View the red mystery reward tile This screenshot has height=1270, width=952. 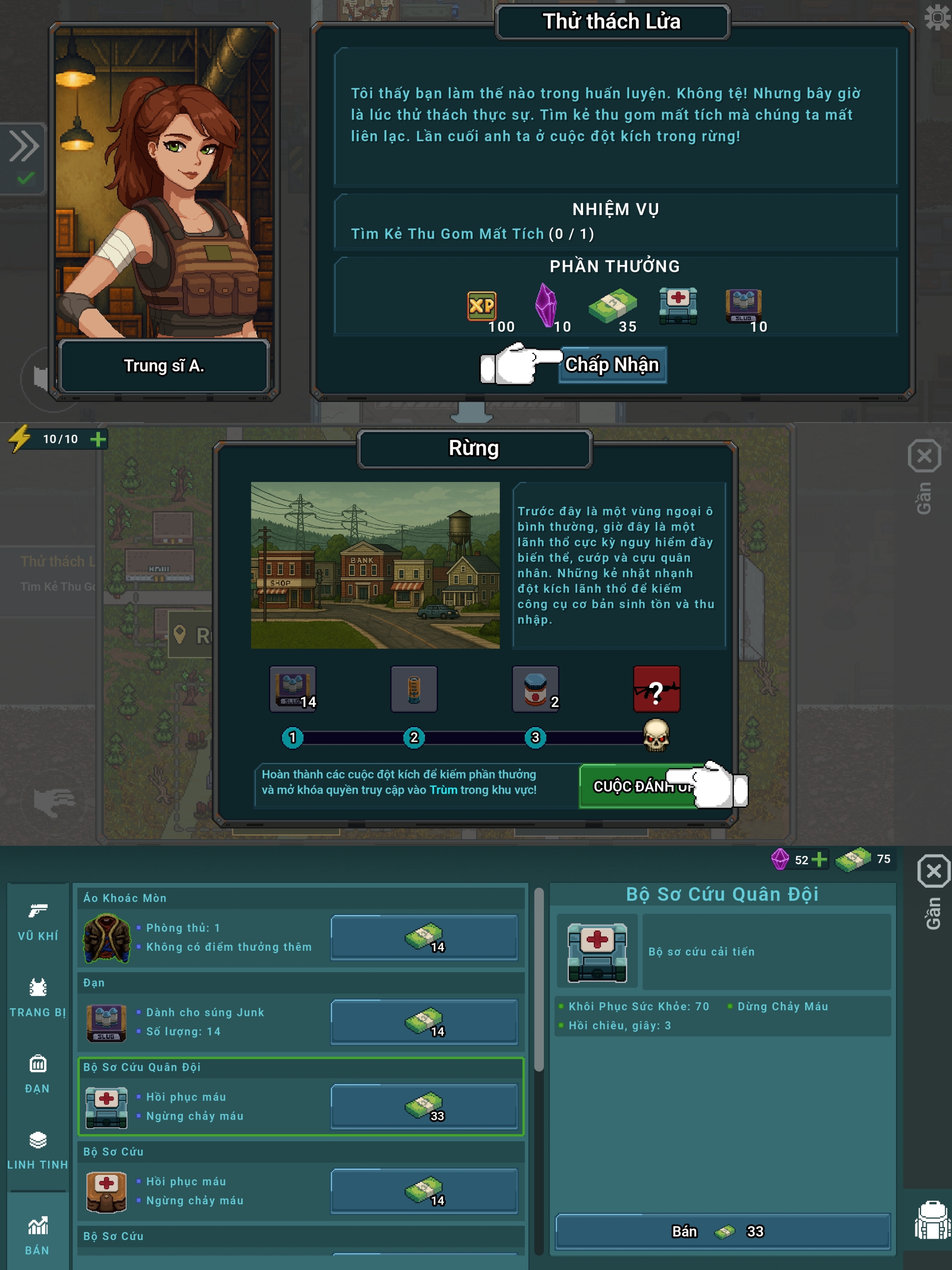656,689
